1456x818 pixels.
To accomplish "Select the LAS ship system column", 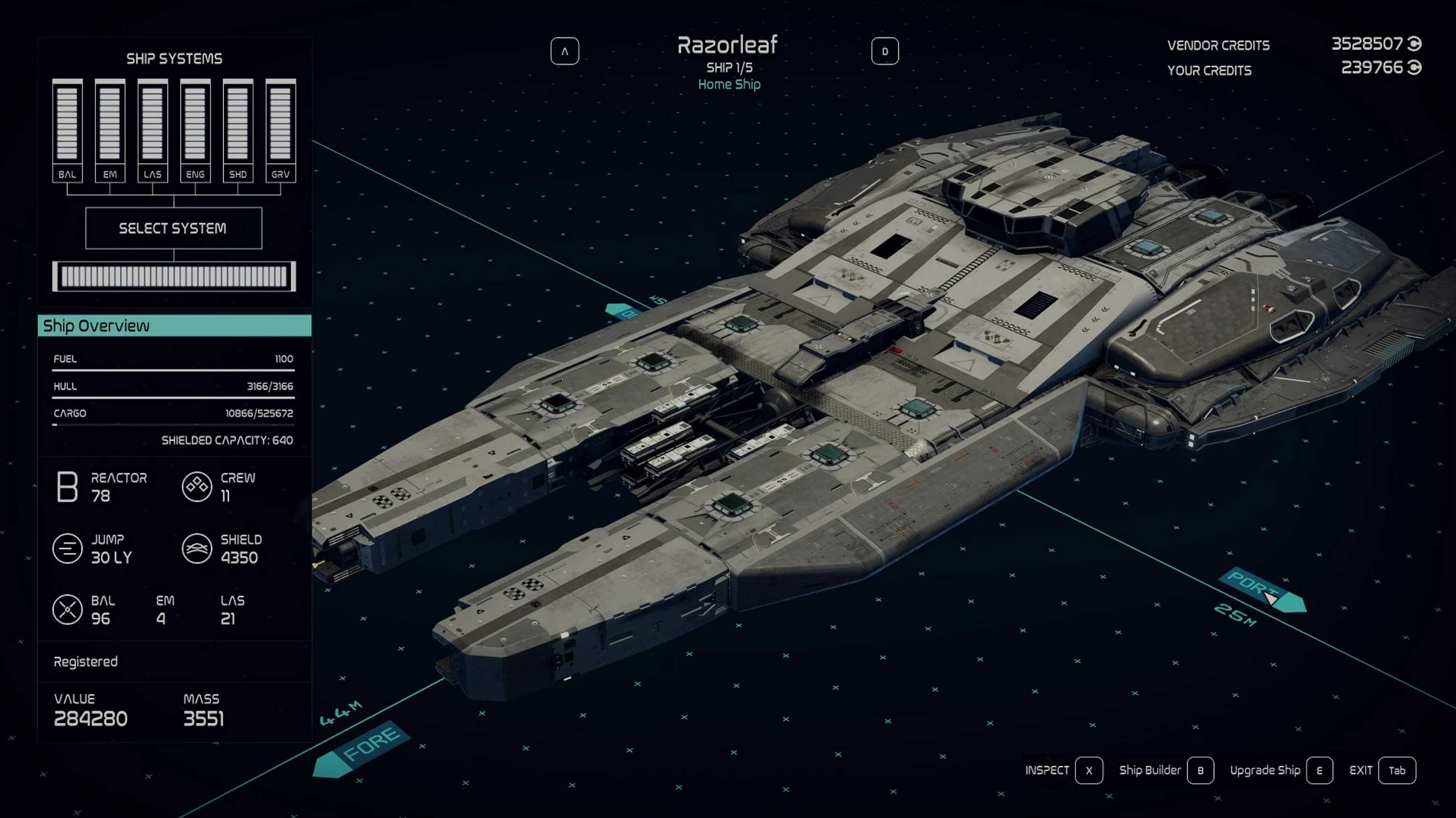I will [x=153, y=130].
